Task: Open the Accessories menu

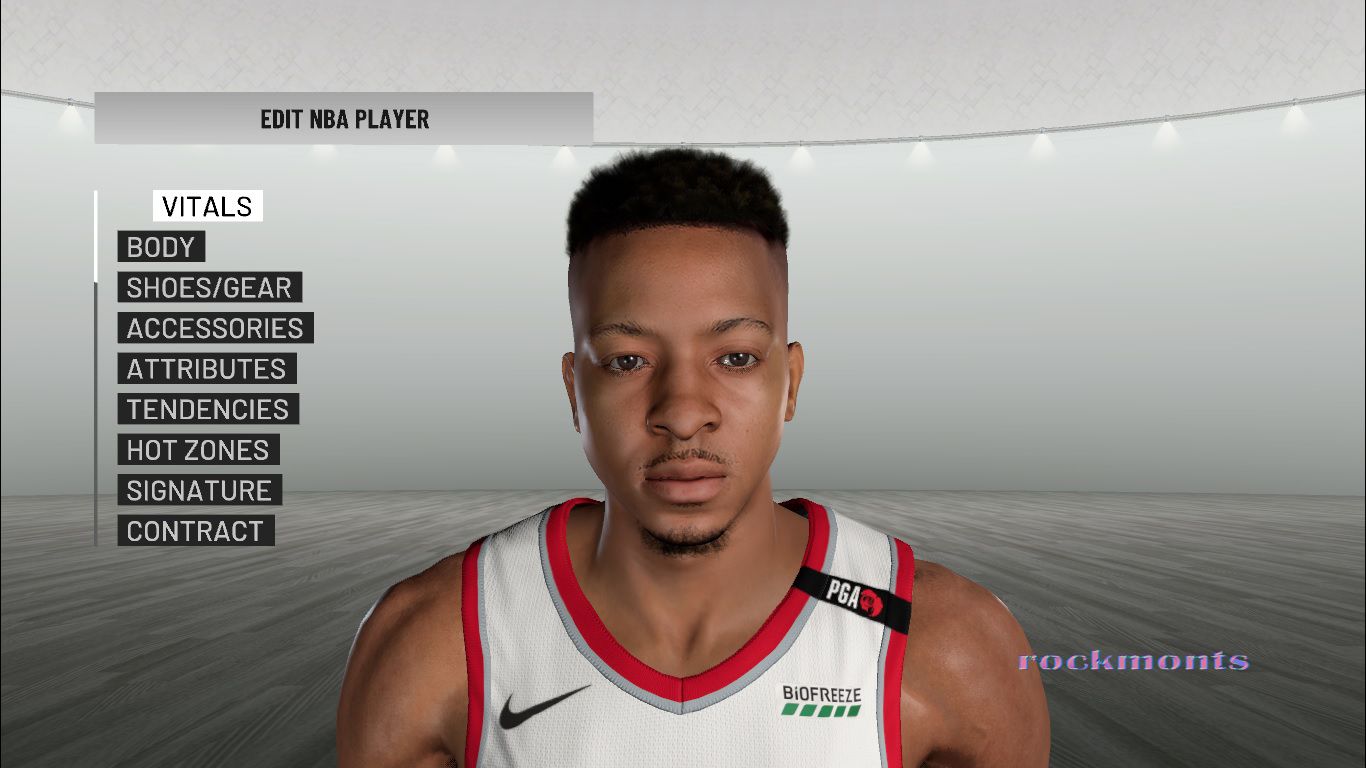Action: (215, 328)
